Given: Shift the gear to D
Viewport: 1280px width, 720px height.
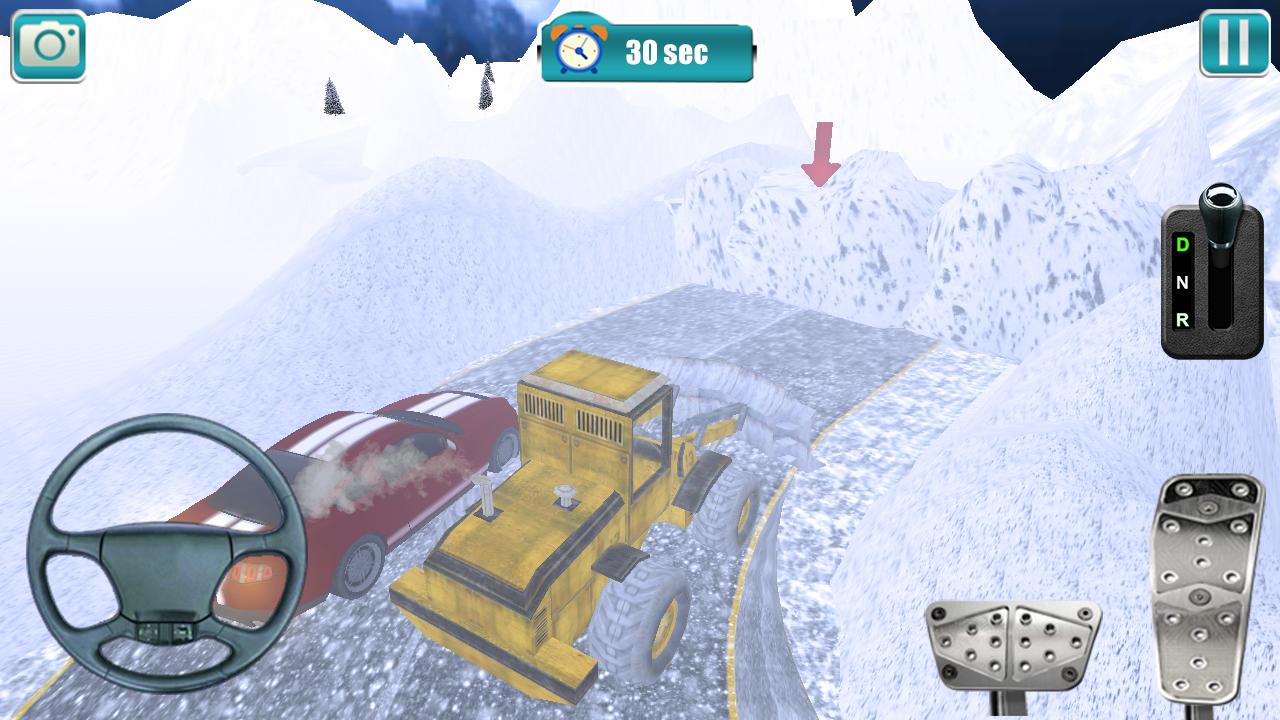Looking at the screenshot, I should 1182,245.
